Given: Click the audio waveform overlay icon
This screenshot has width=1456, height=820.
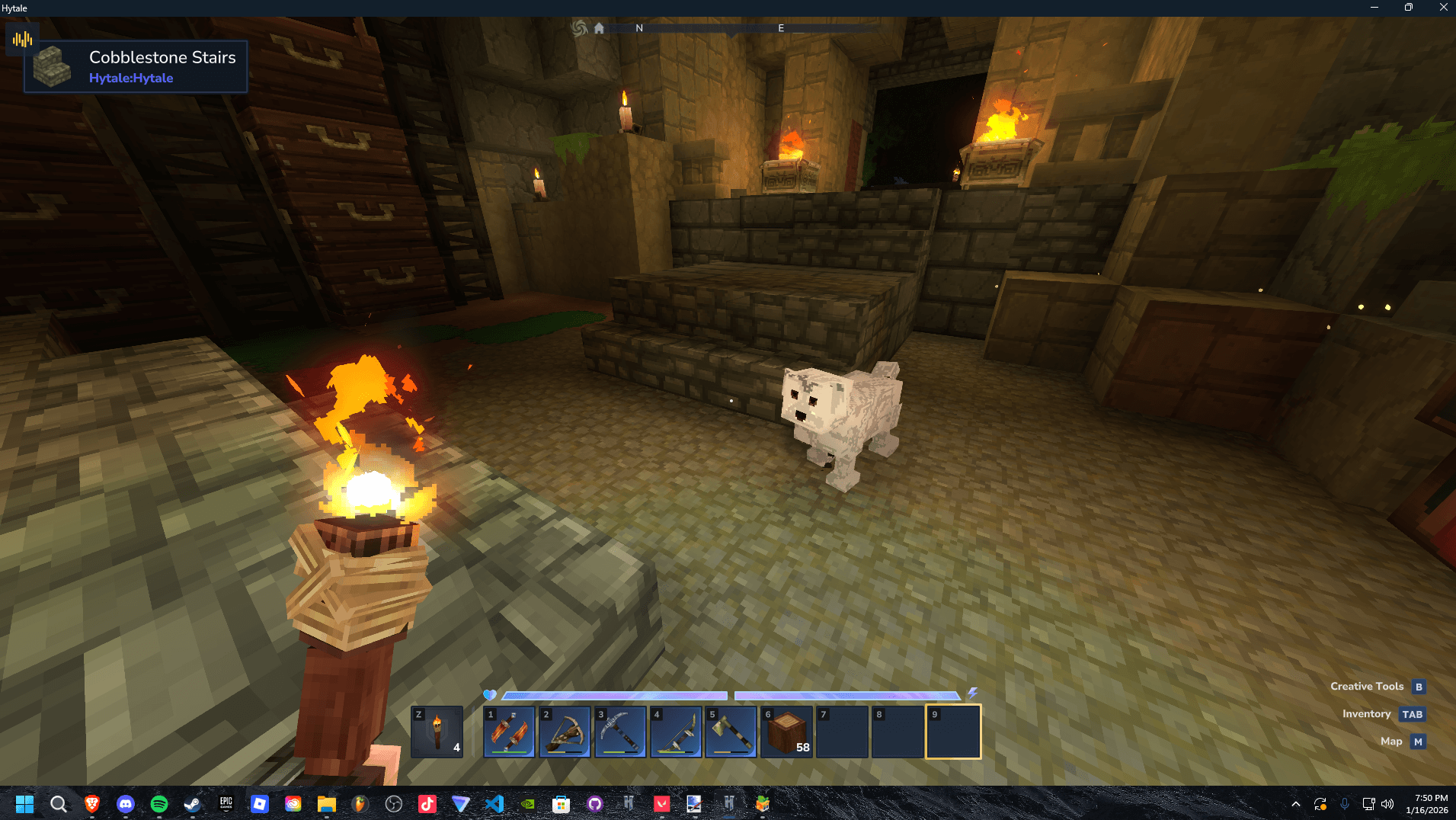Looking at the screenshot, I should pos(22,39).
